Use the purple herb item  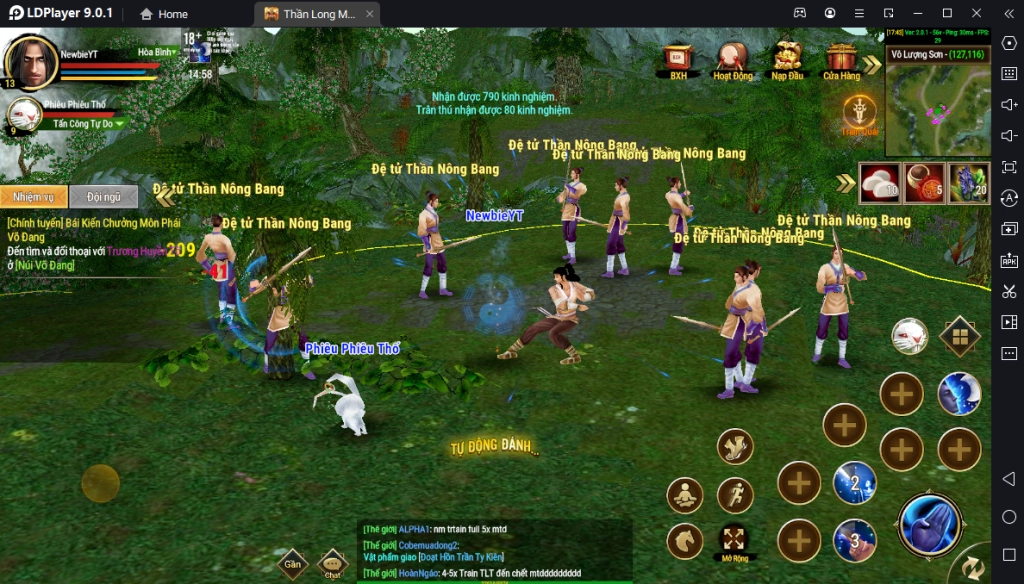[968, 182]
